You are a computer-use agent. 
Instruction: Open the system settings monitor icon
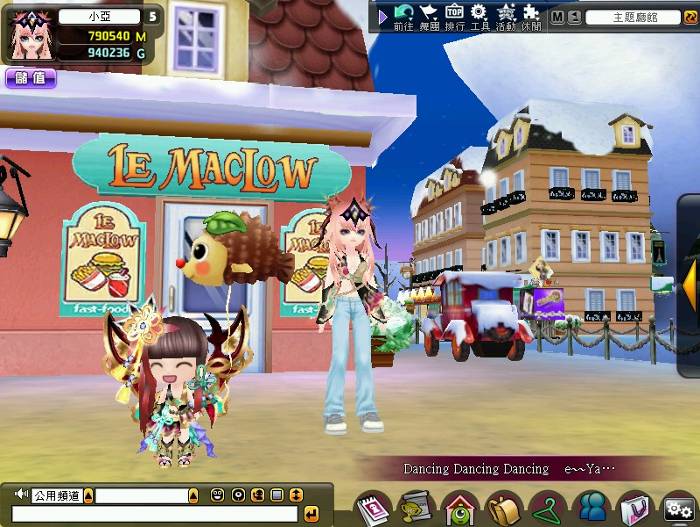tap(678, 507)
